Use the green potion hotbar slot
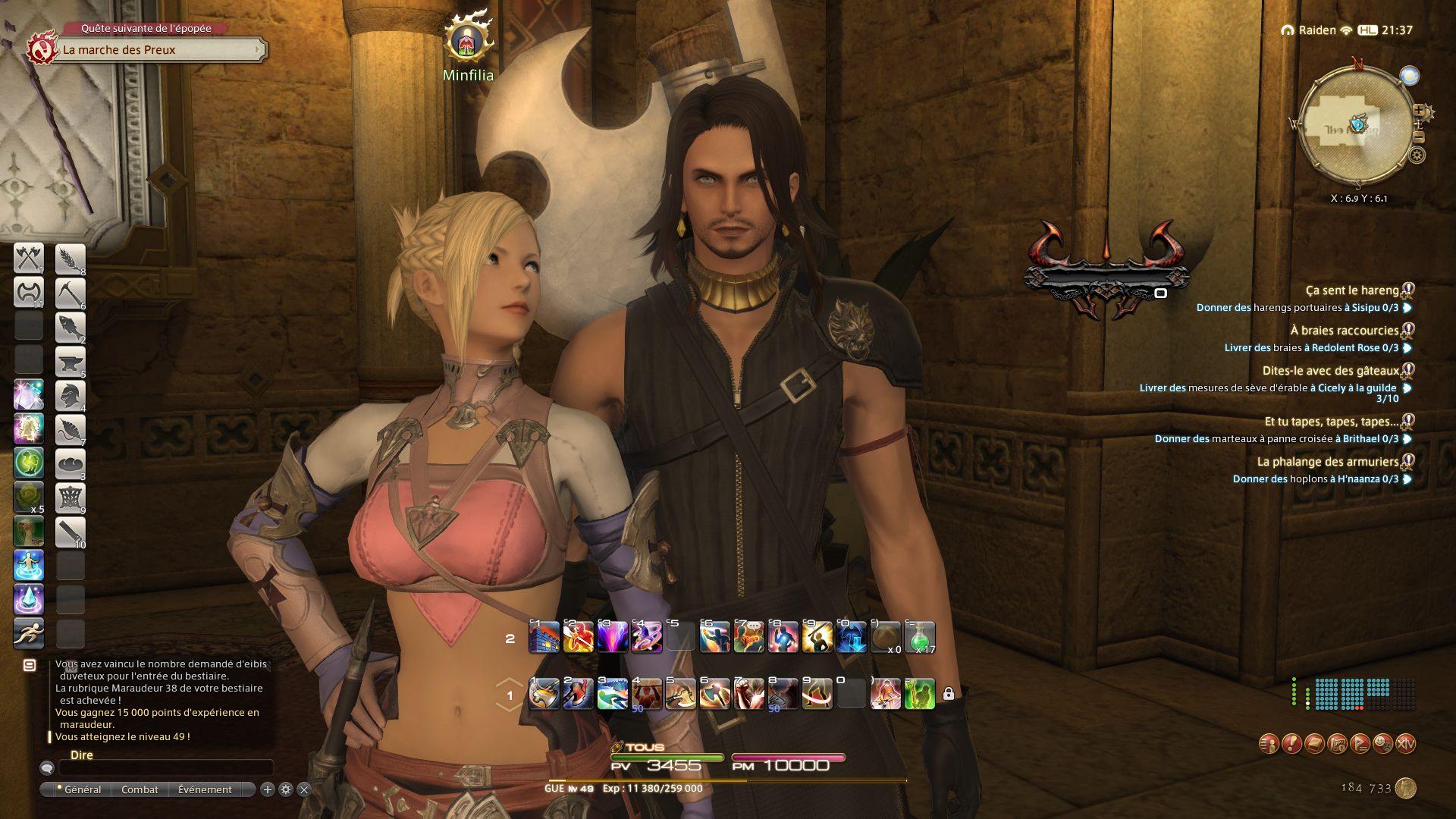 click(x=919, y=637)
